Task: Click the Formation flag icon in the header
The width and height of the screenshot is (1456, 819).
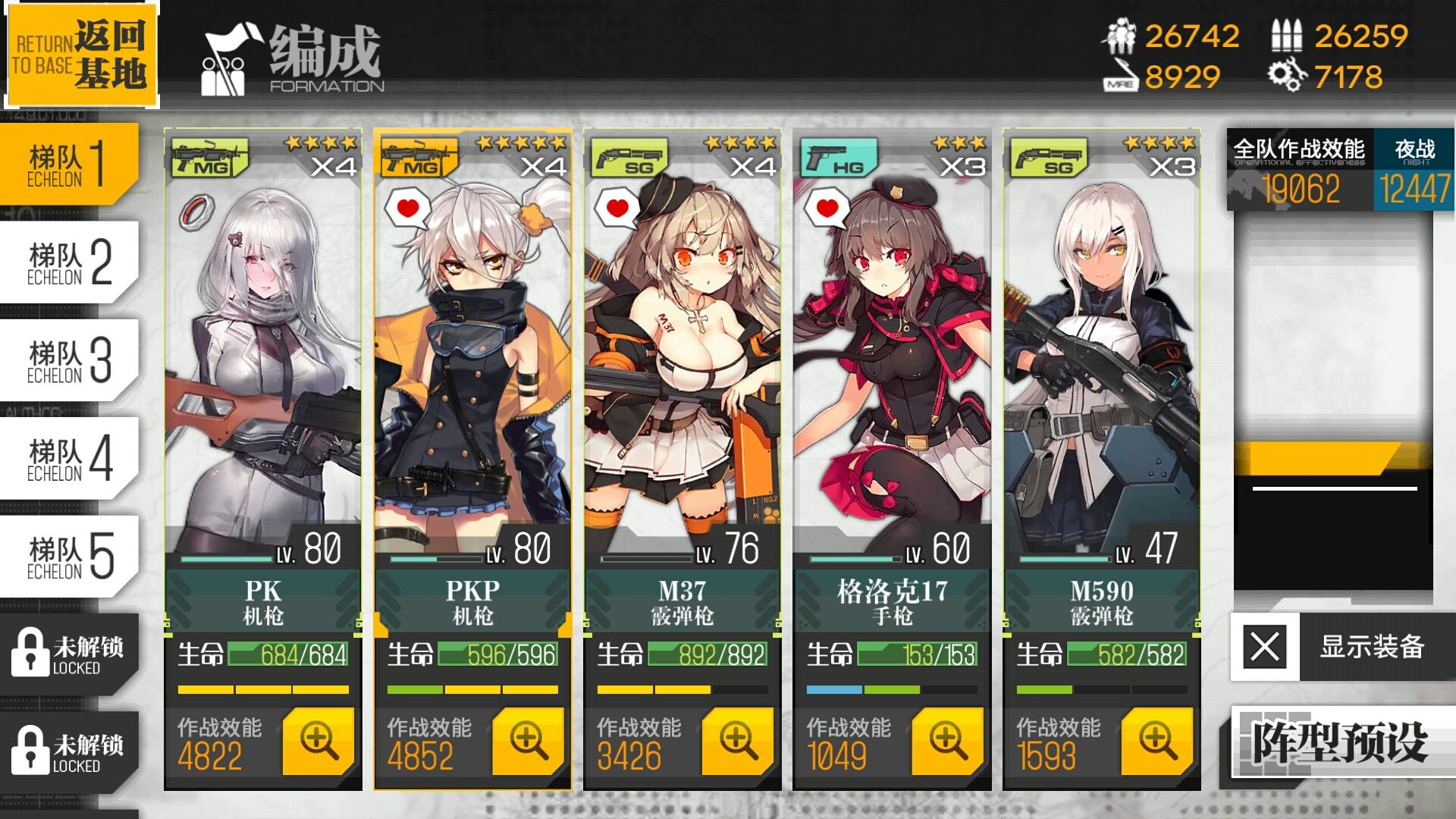Action: (x=224, y=61)
